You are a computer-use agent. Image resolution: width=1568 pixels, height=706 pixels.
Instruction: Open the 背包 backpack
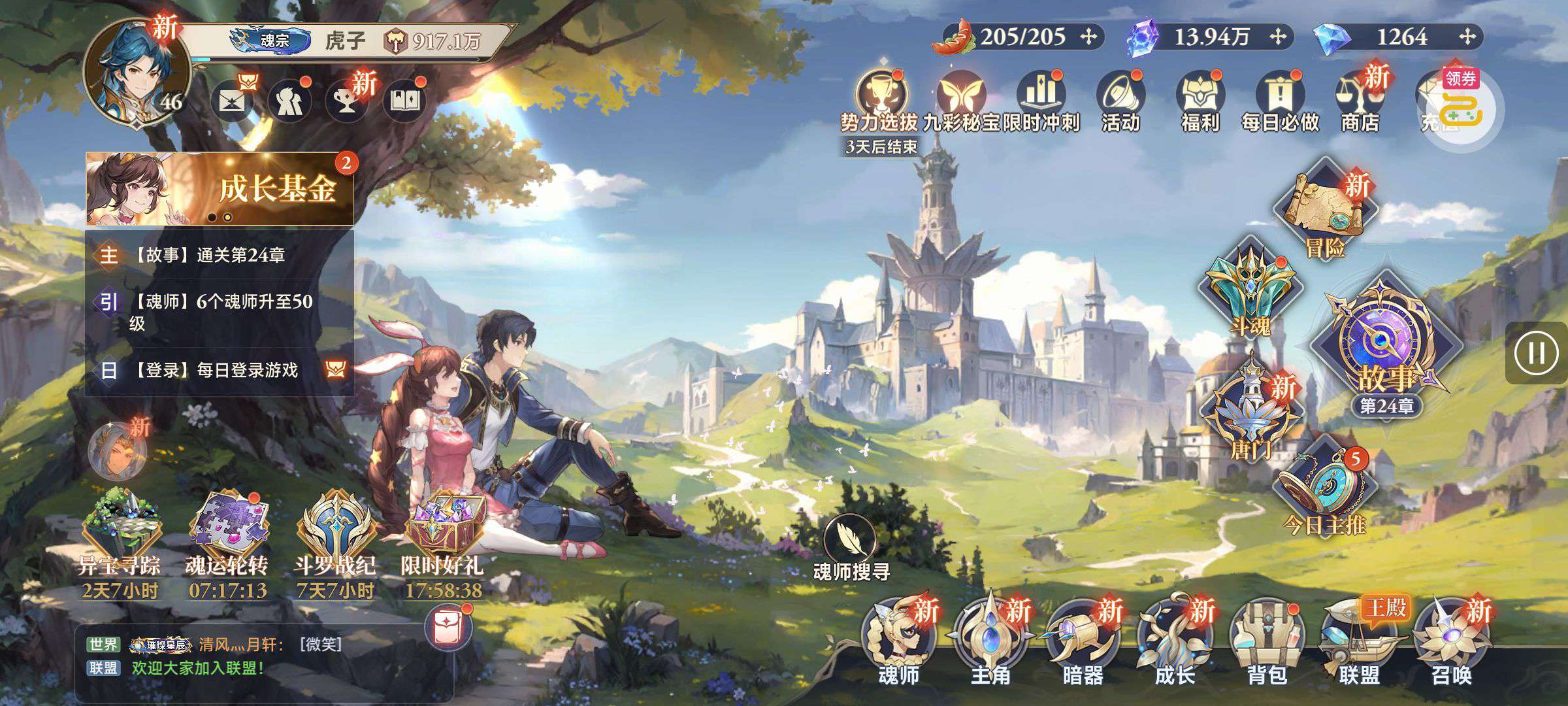(x=1267, y=642)
